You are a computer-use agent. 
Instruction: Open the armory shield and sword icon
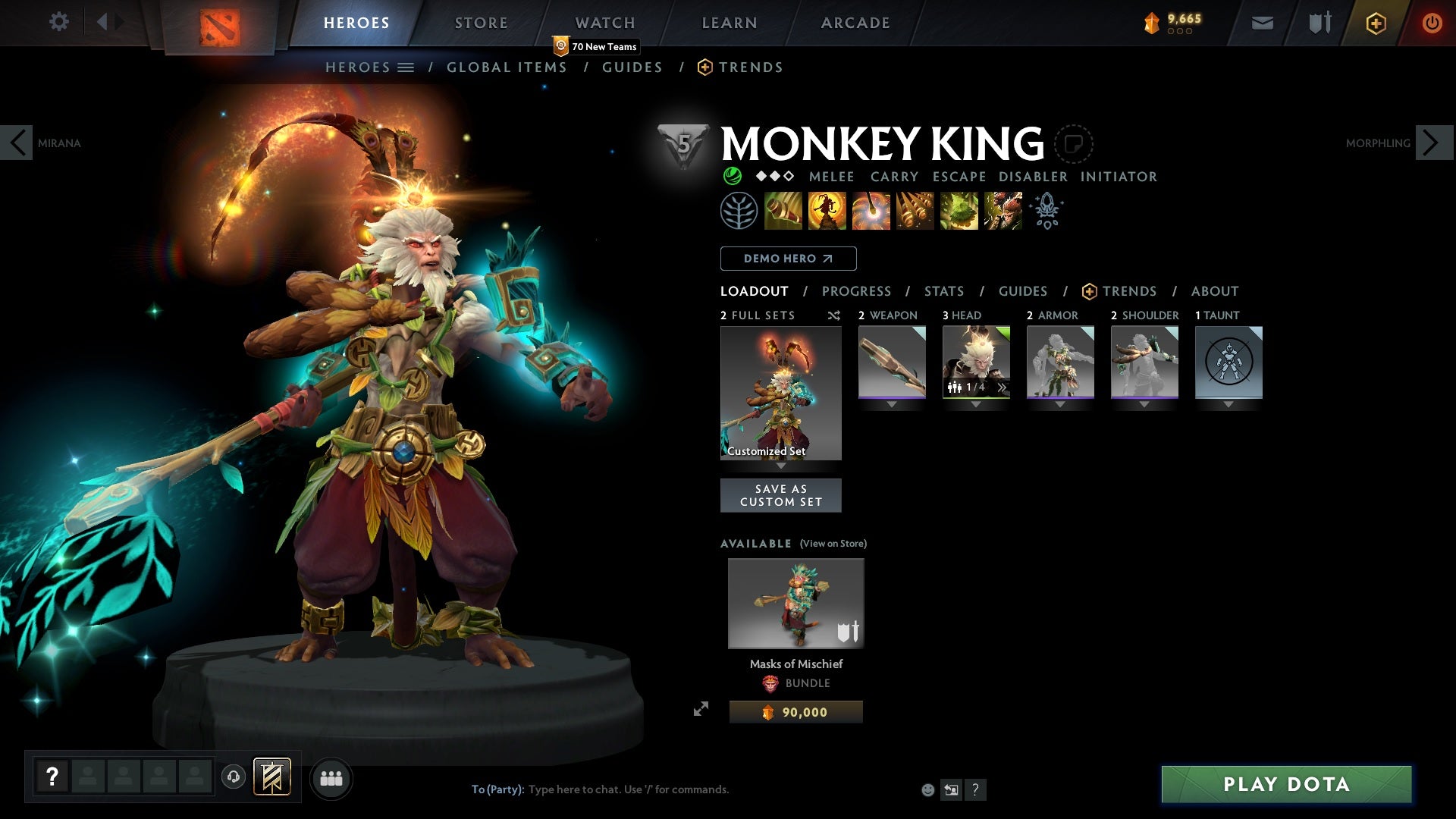pos(1318,22)
